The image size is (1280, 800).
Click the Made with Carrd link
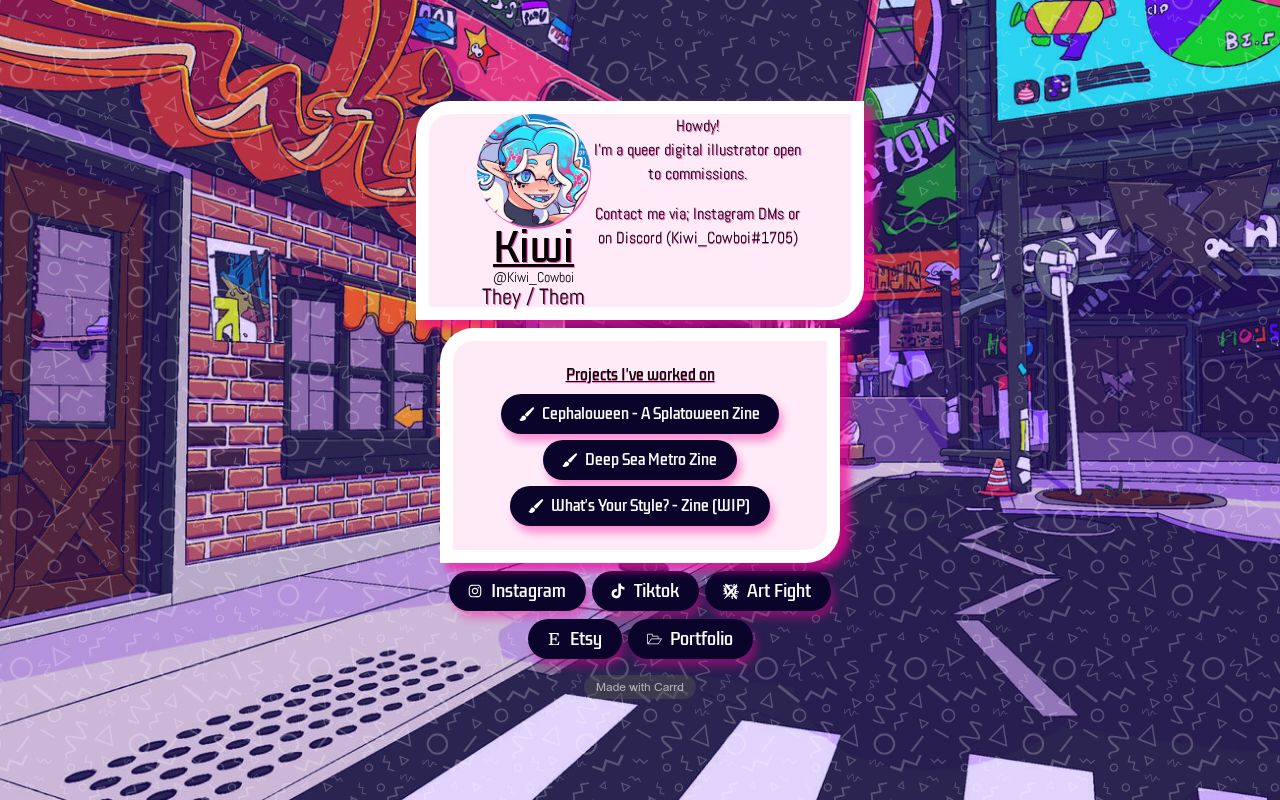click(640, 687)
